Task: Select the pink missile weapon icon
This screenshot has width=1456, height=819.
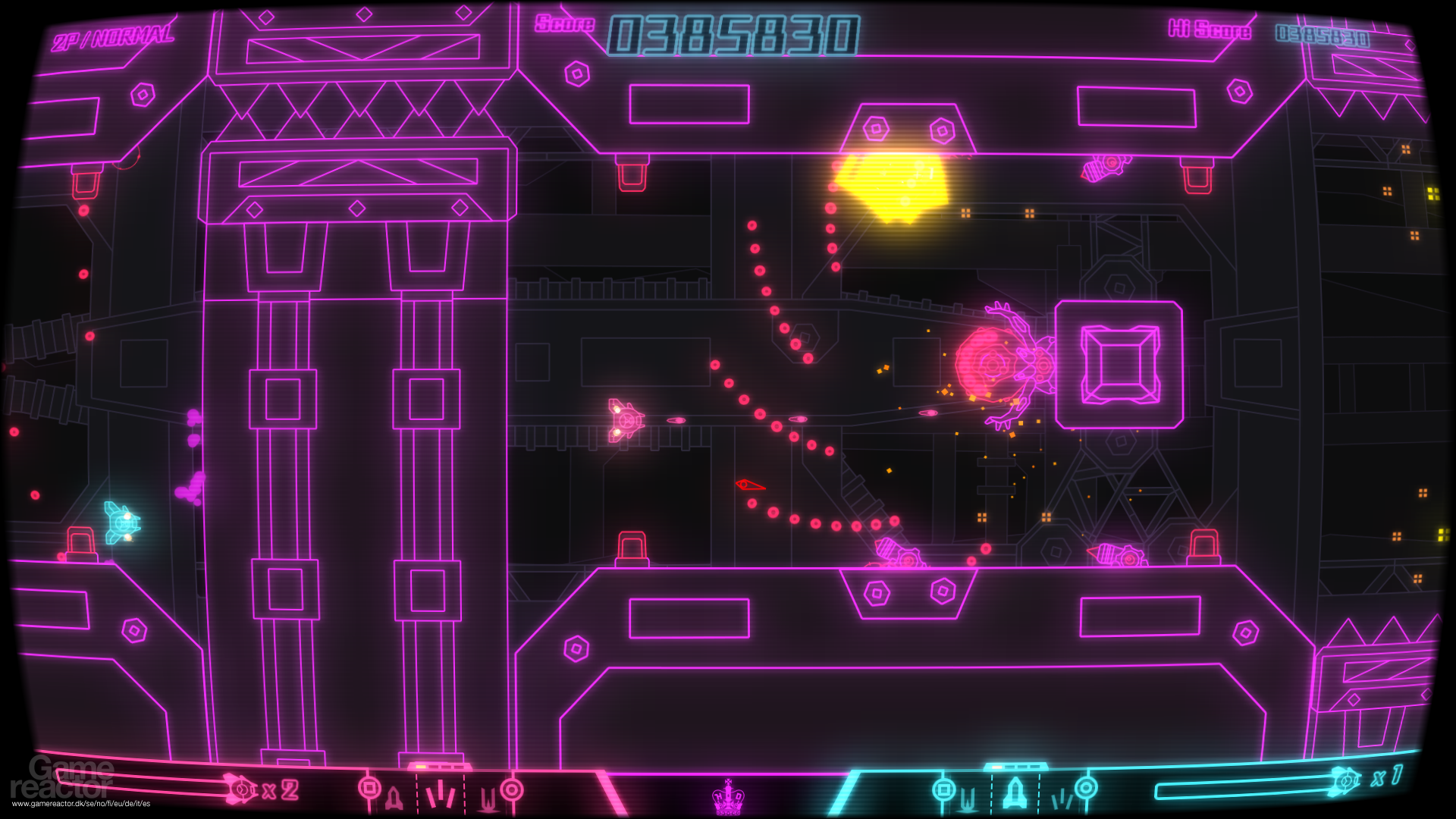Action: (393, 796)
